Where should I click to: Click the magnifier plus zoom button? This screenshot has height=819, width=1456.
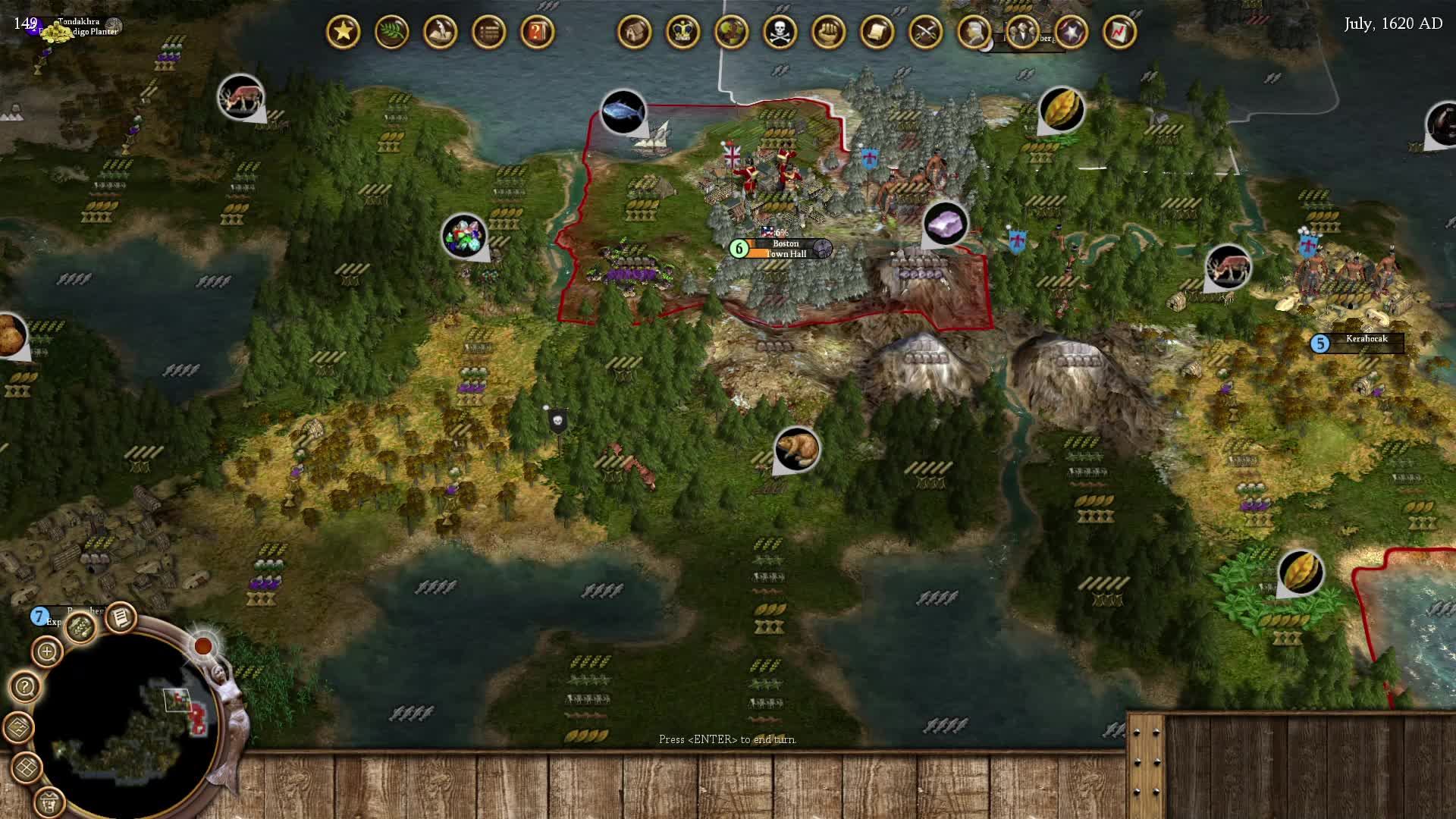[x=47, y=651]
